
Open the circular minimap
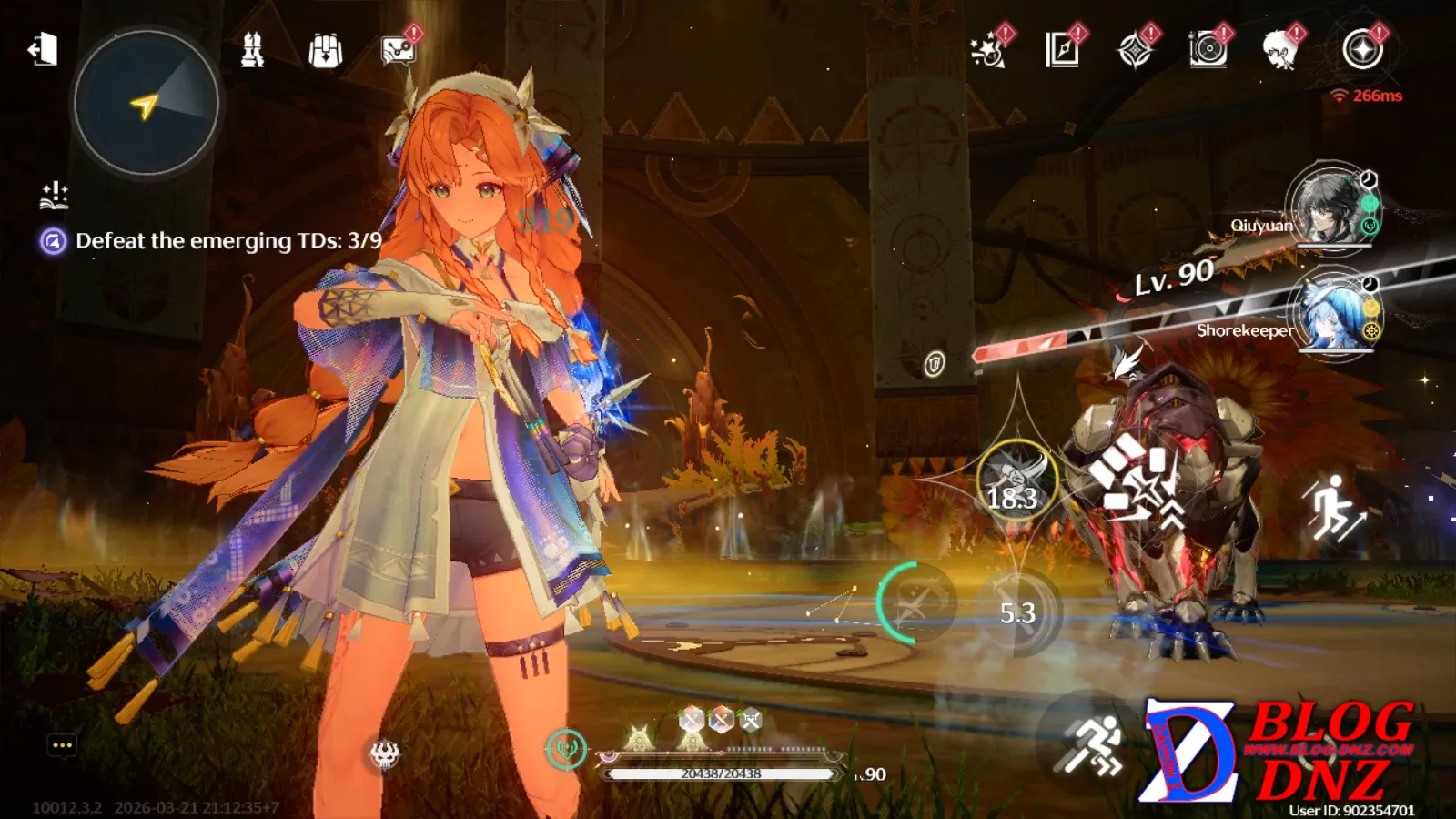pyautogui.click(x=146, y=104)
